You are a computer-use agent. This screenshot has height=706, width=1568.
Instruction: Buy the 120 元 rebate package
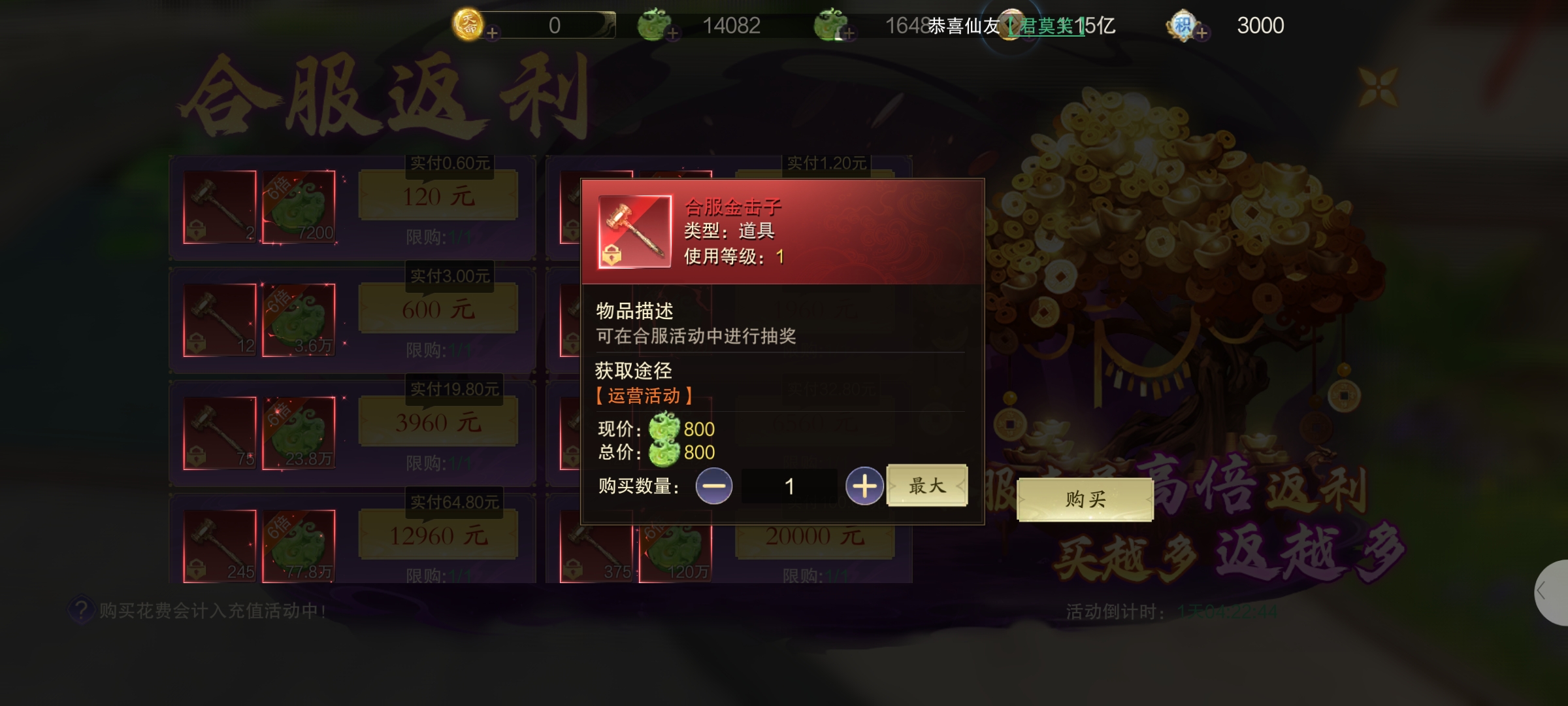[438, 196]
